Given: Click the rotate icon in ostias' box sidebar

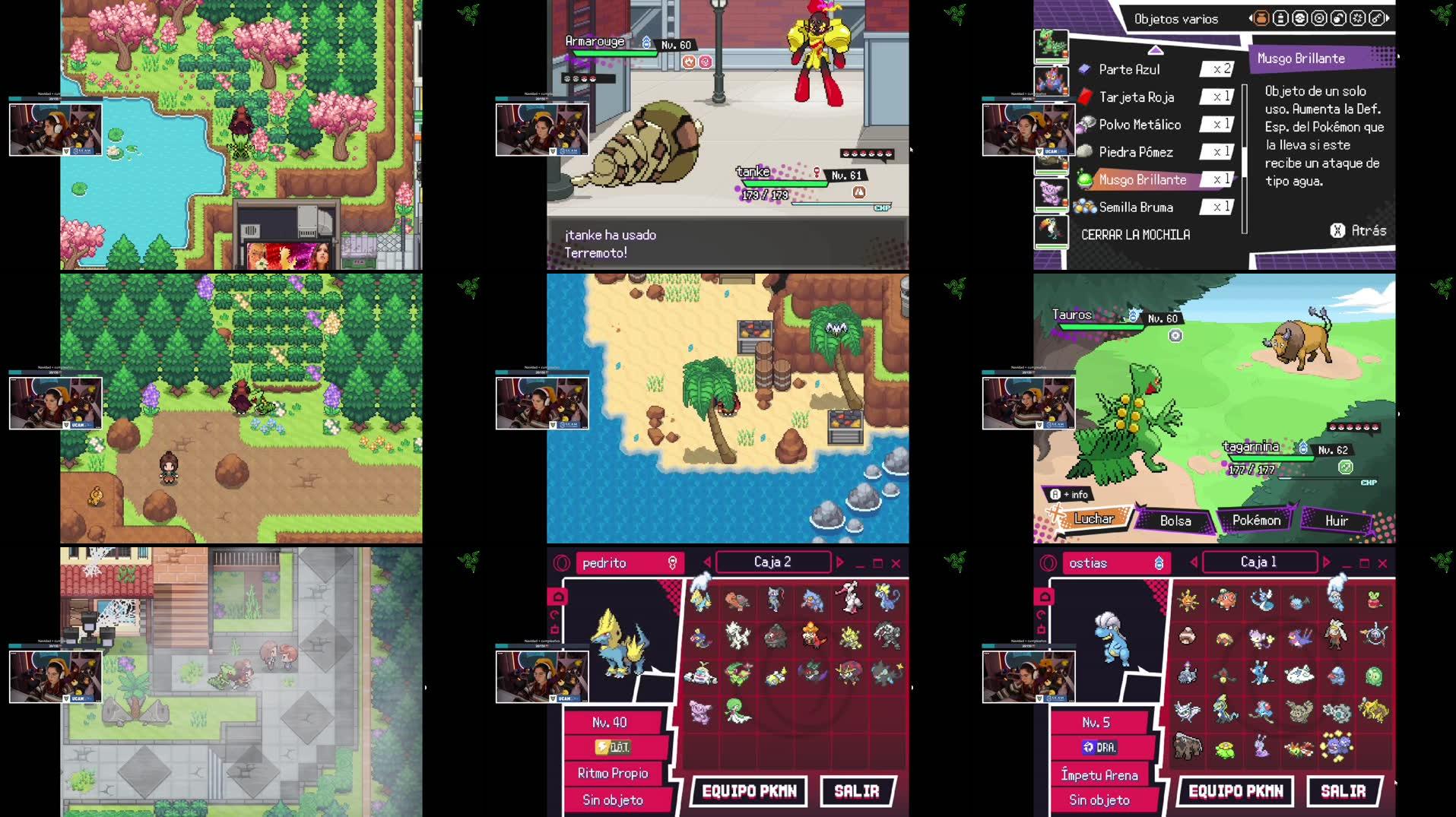Looking at the screenshot, I should click(1041, 614).
